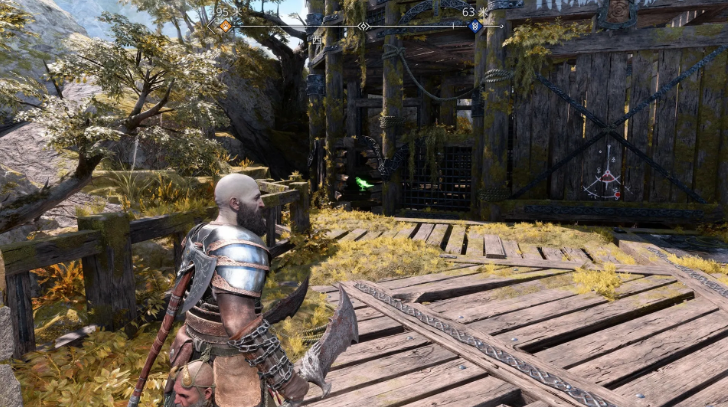Select the orange quest marker on the compass
Viewport: 728px width, 407px height.
(x=225, y=26)
